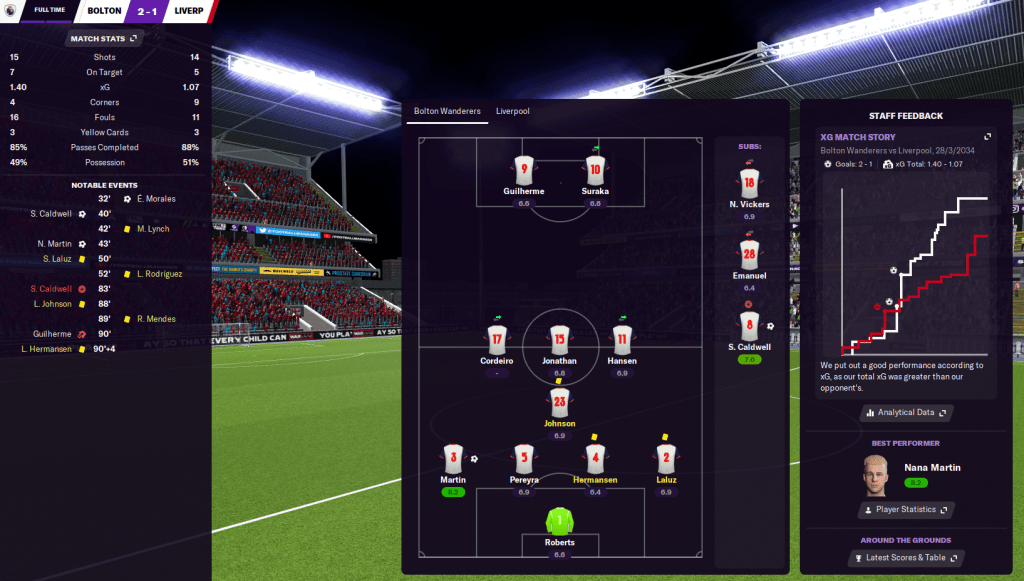Switch to the Liverpool lineup tab

512,111
